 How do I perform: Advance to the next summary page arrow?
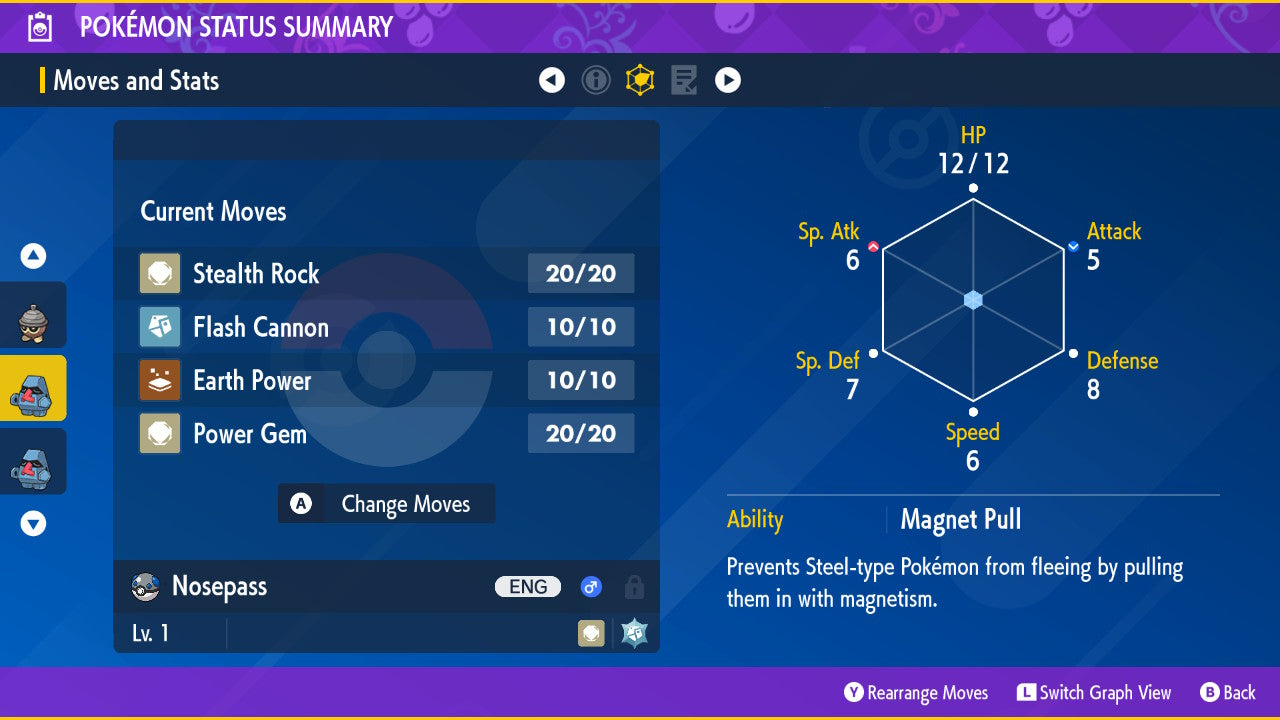tap(728, 80)
